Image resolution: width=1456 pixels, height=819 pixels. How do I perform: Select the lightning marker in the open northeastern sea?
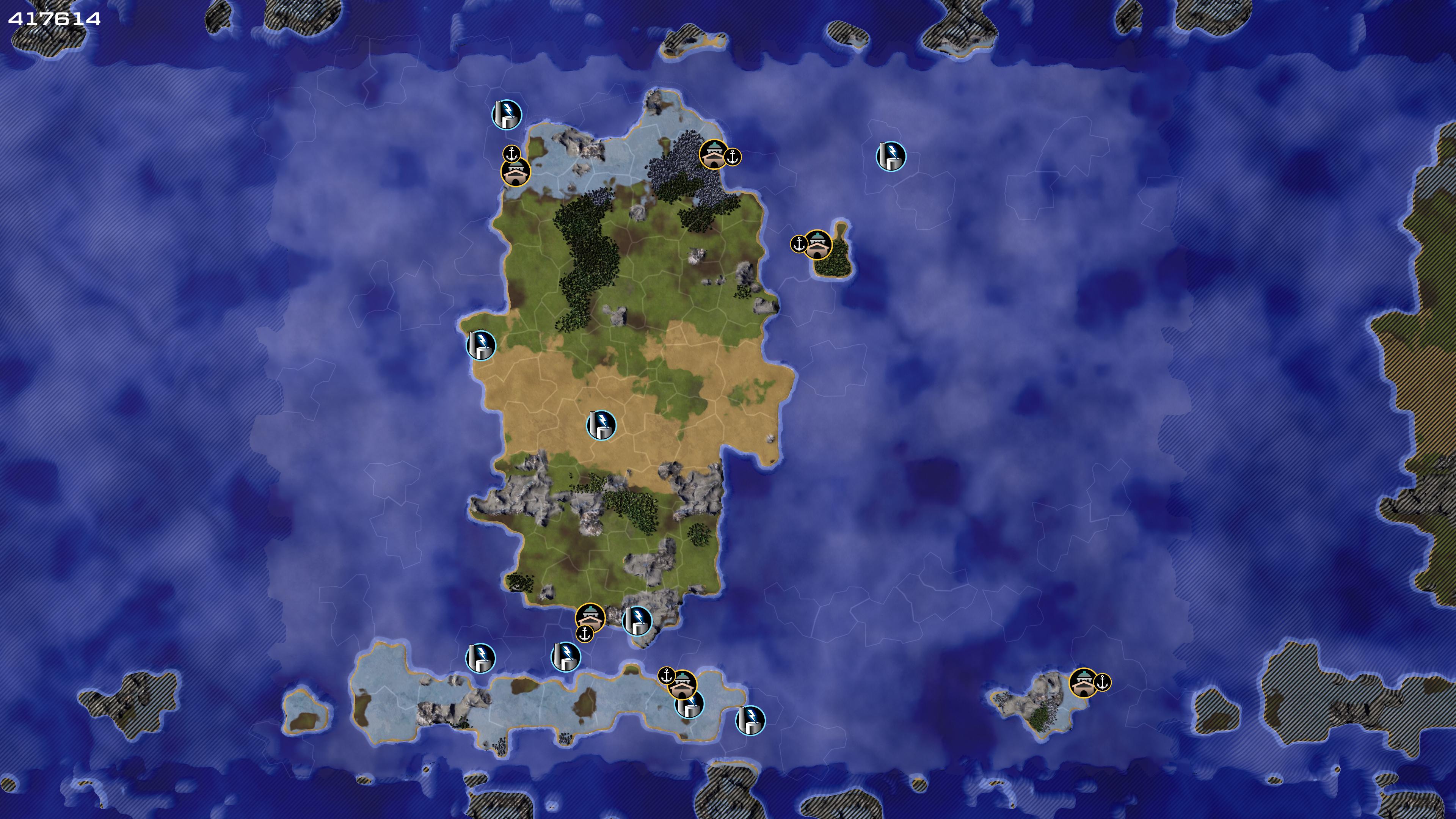pyautogui.click(x=891, y=157)
